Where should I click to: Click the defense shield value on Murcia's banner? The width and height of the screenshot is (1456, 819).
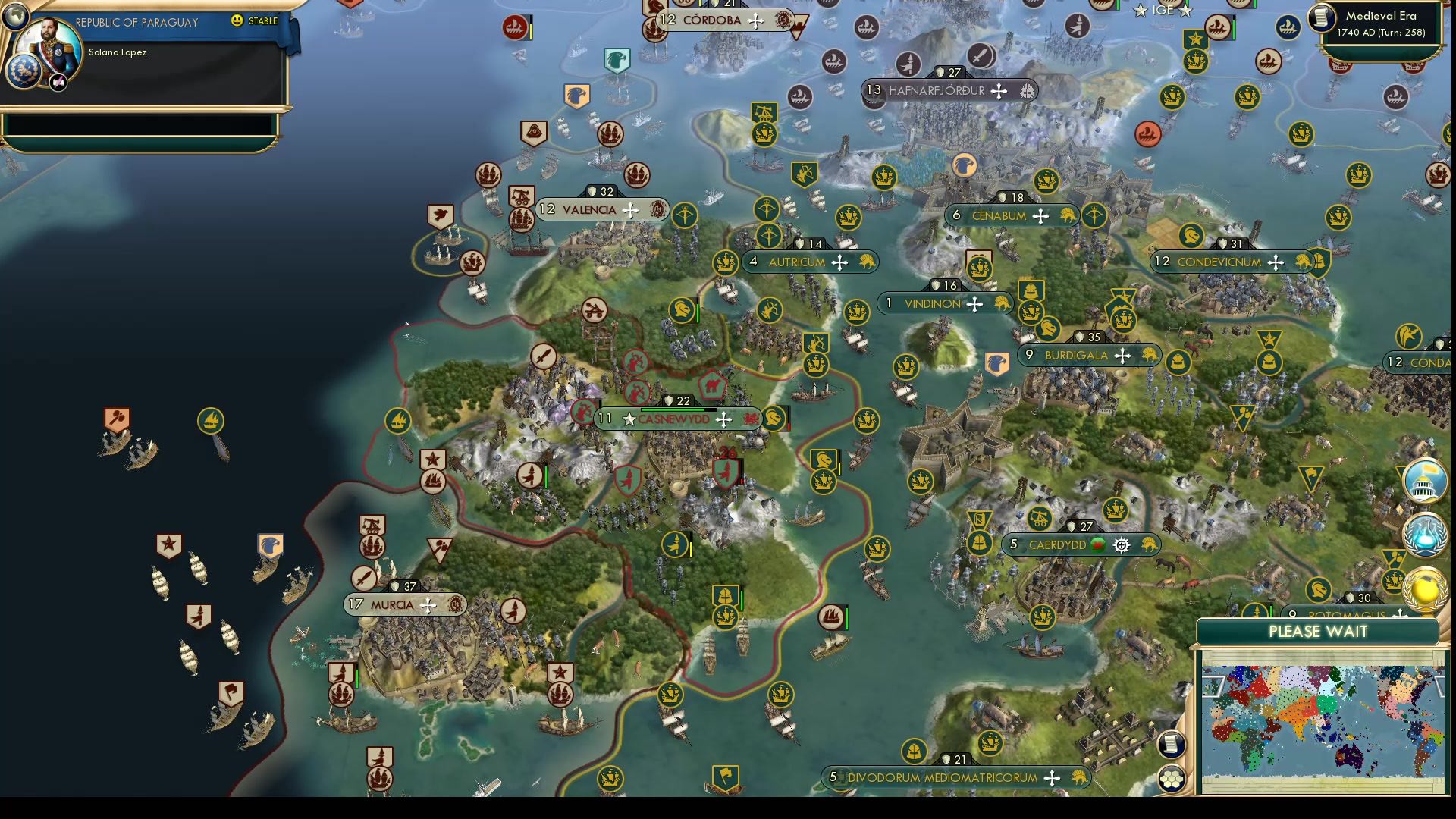click(403, 585)
